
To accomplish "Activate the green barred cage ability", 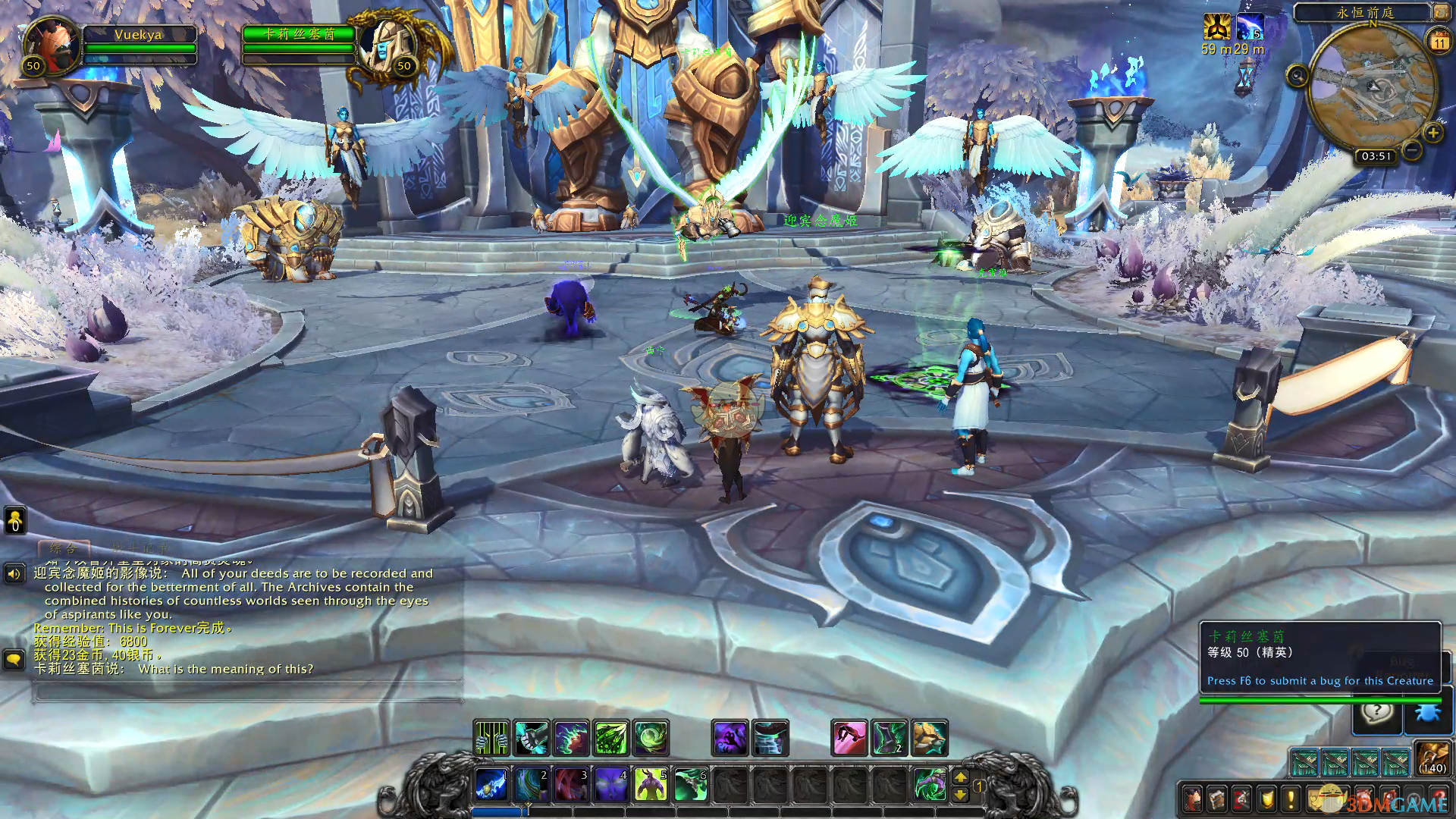I will point(491,738).
